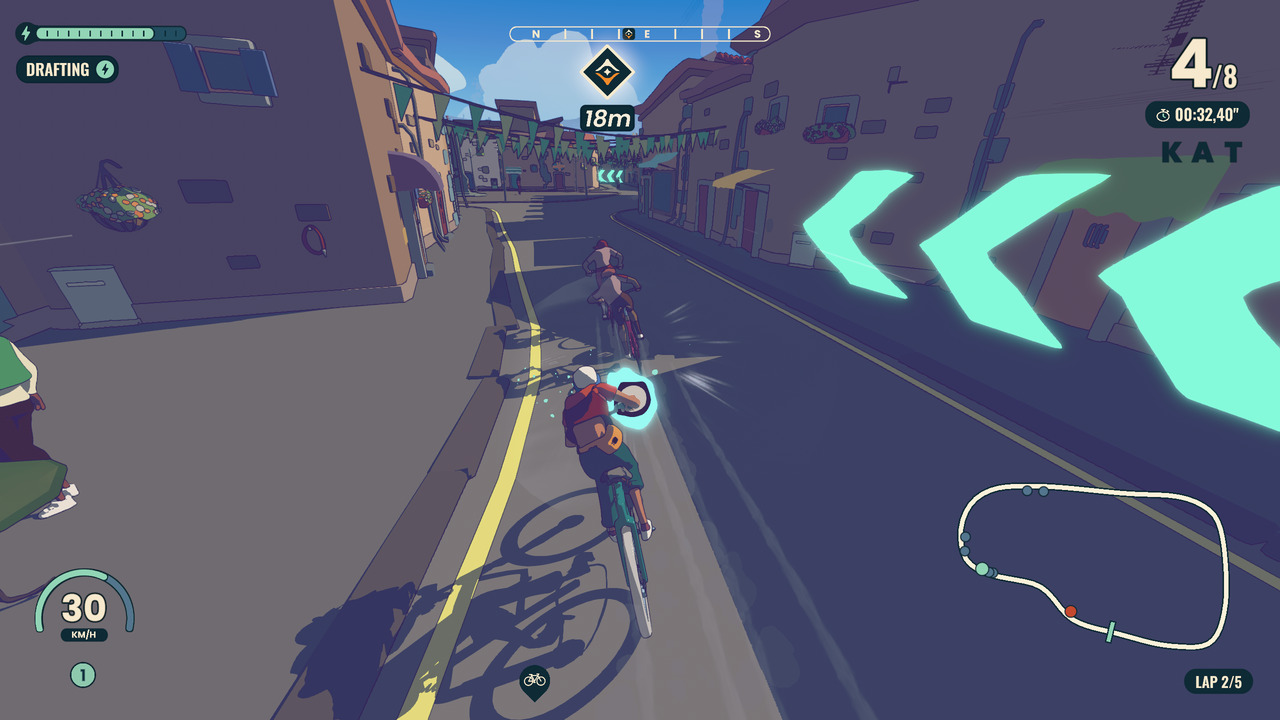This screenshot has width=1280, height=720.
Task: Click the compass heading strip
Action: click(640, 34)
